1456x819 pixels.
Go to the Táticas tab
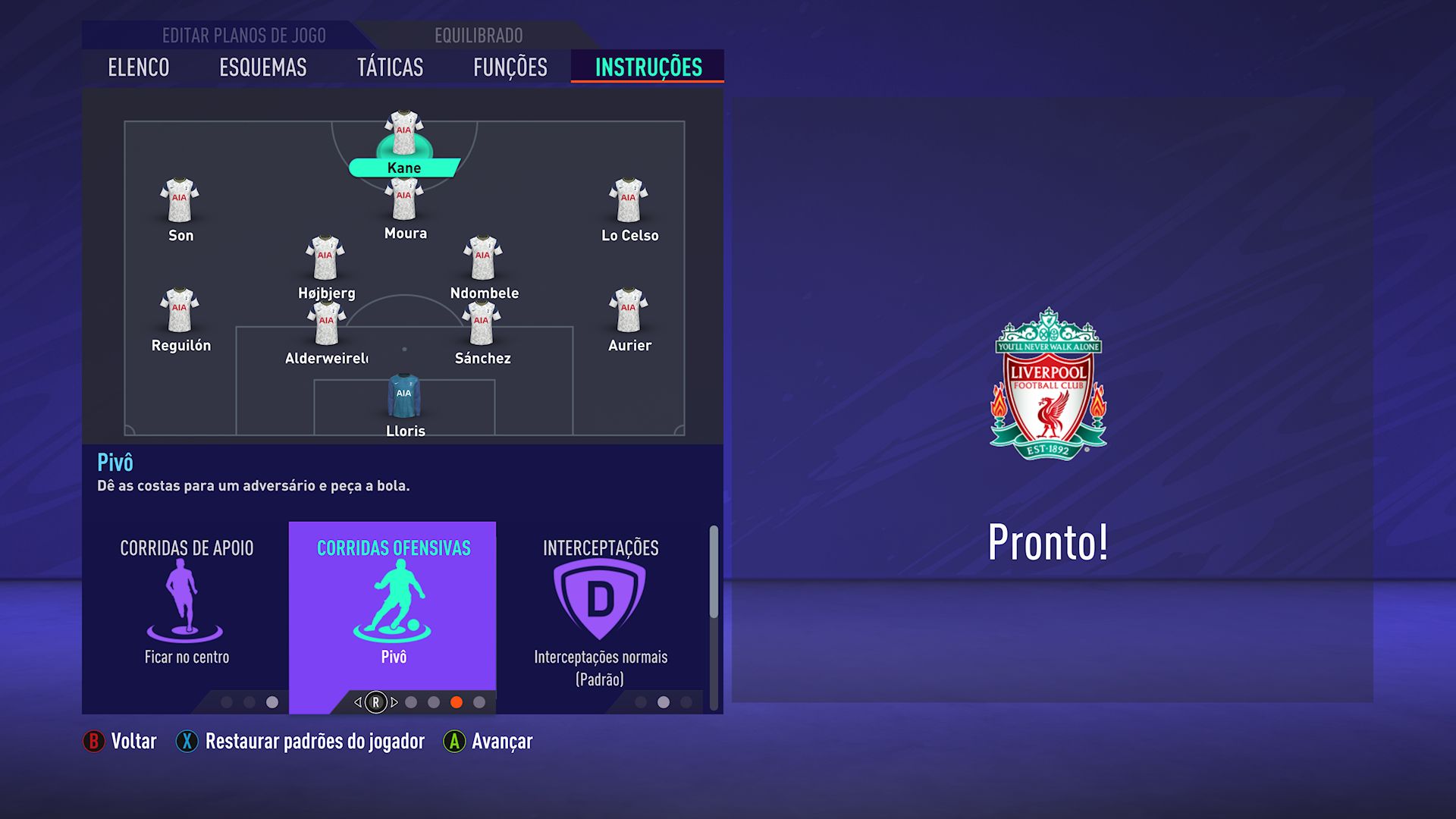pos(390,67)
